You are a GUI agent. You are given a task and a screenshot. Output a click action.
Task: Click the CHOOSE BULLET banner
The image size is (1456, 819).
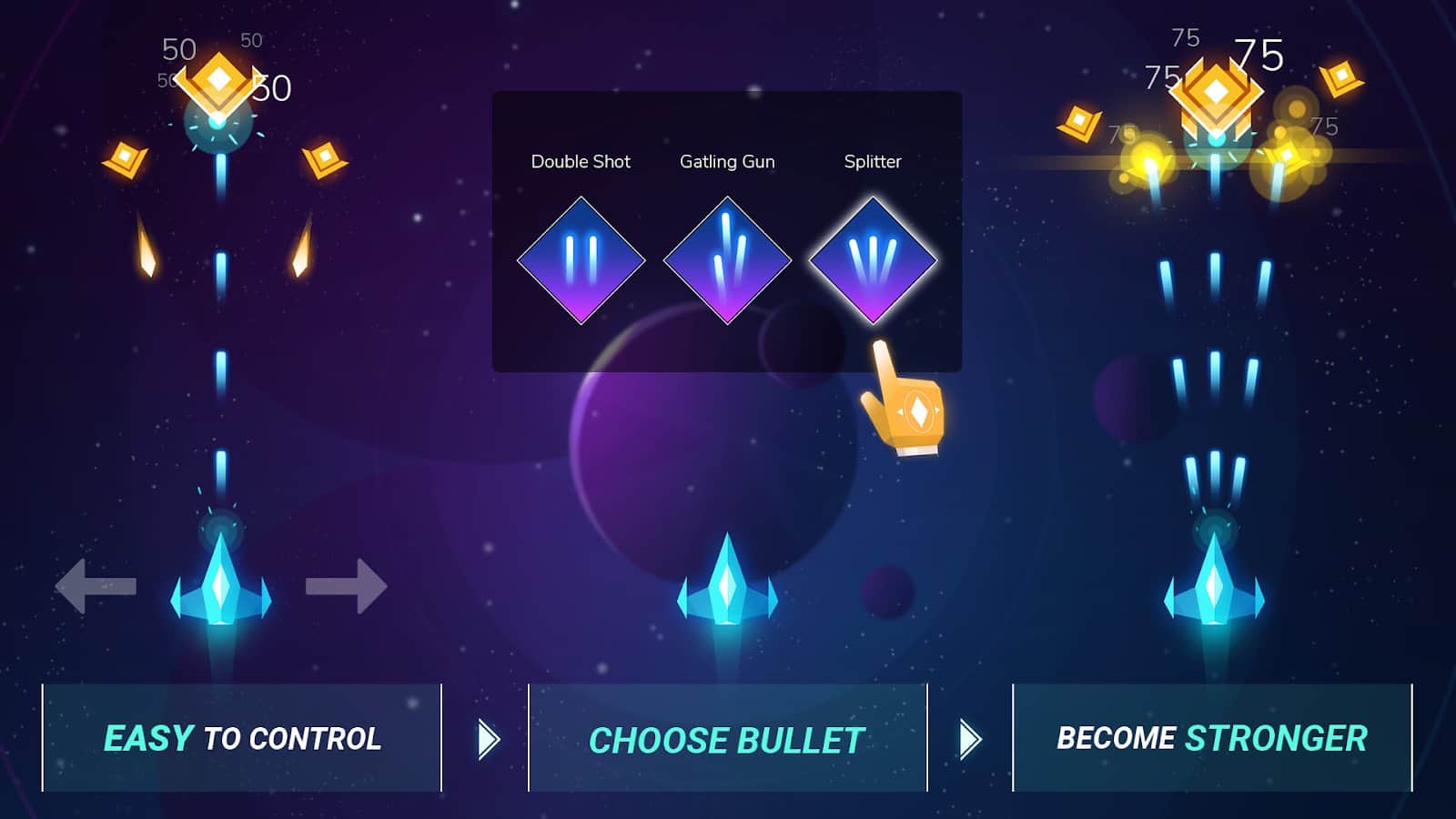tap(725, 739)
